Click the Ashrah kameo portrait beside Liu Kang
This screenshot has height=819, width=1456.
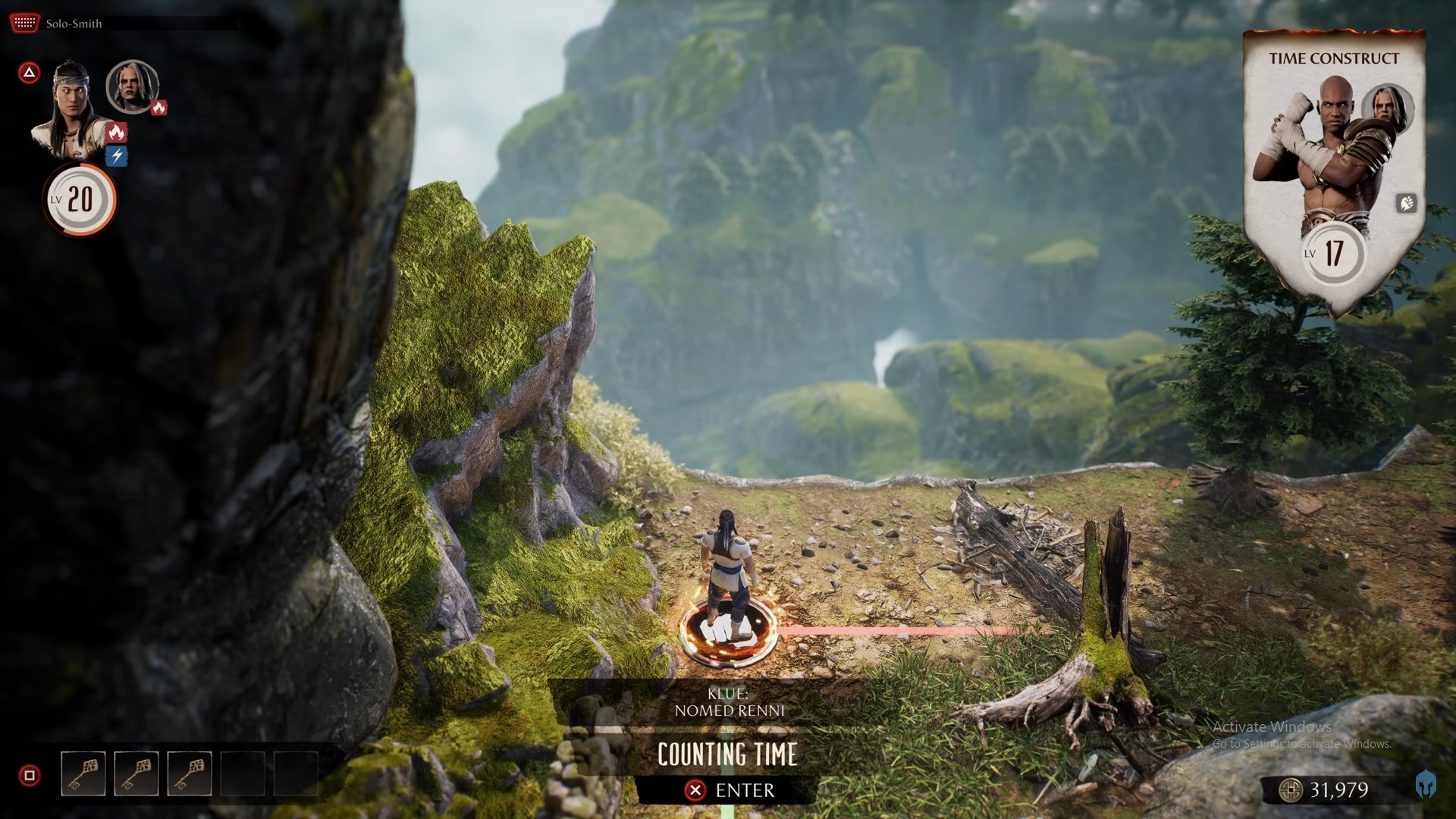click(133, 89)
